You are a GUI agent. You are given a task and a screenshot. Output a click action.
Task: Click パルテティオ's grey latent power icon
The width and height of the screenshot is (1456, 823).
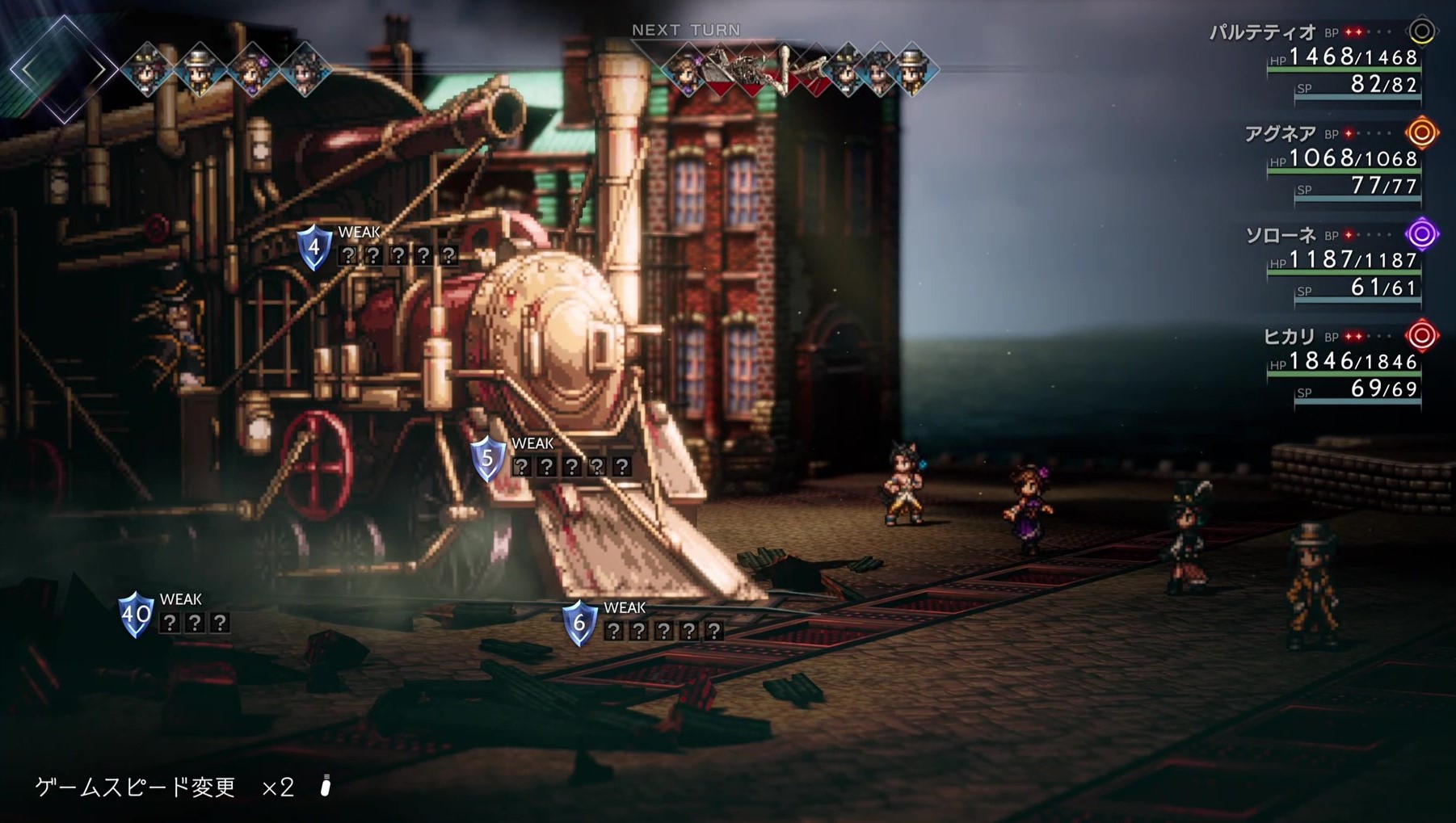[1421, 31]
